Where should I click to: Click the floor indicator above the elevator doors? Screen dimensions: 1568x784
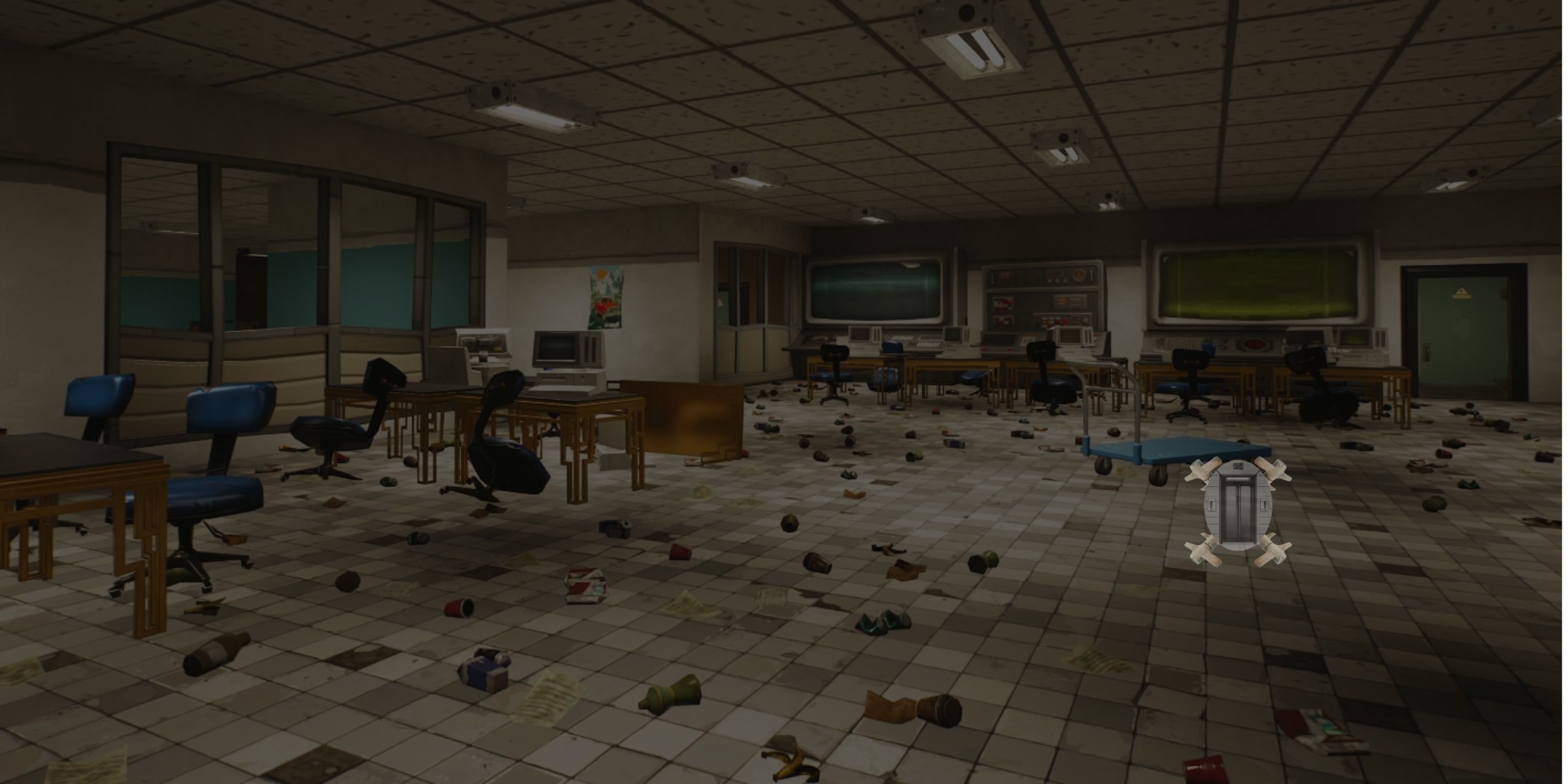click(1238, 465)
